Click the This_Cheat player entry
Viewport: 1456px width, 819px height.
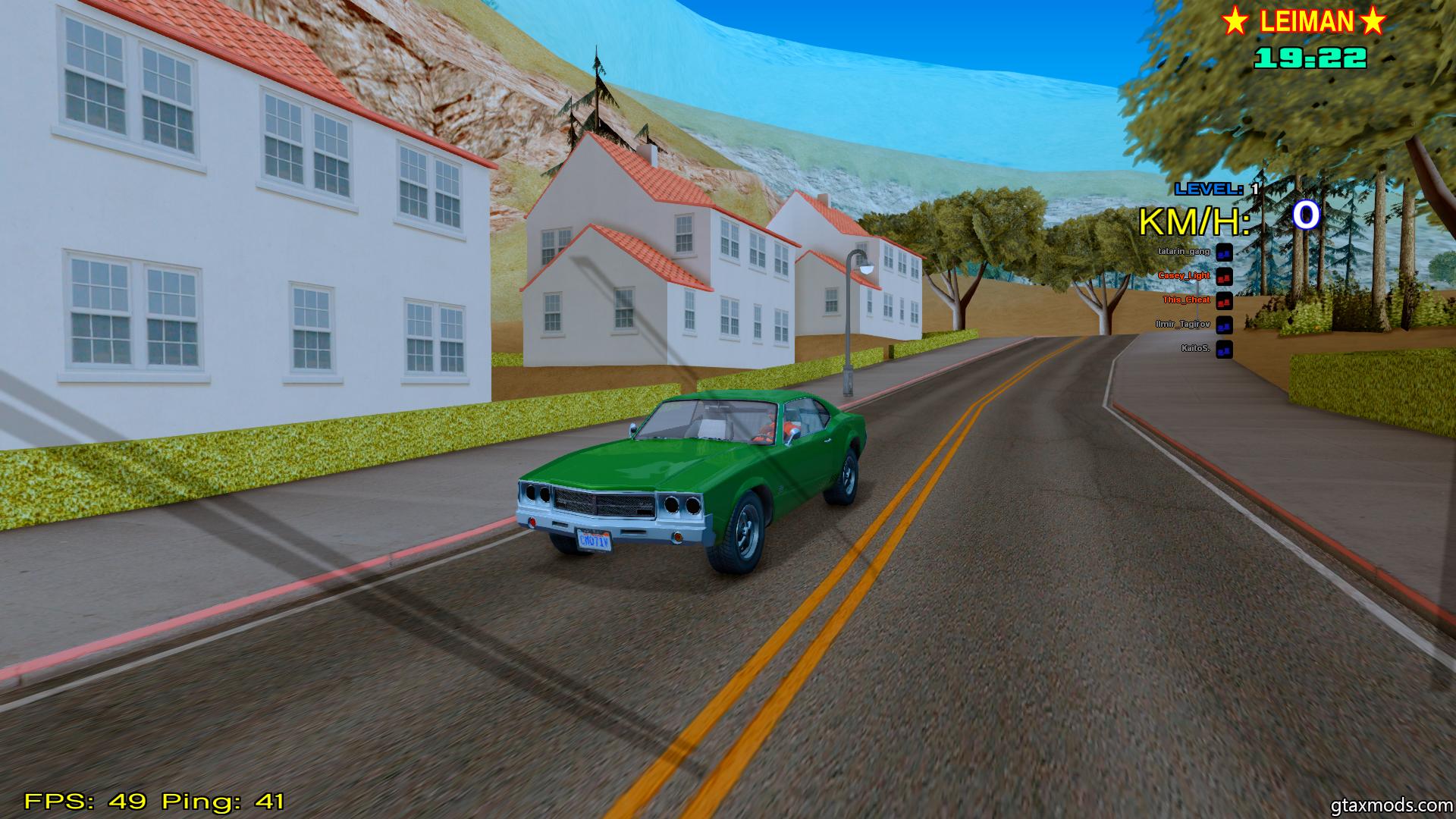1186,300
